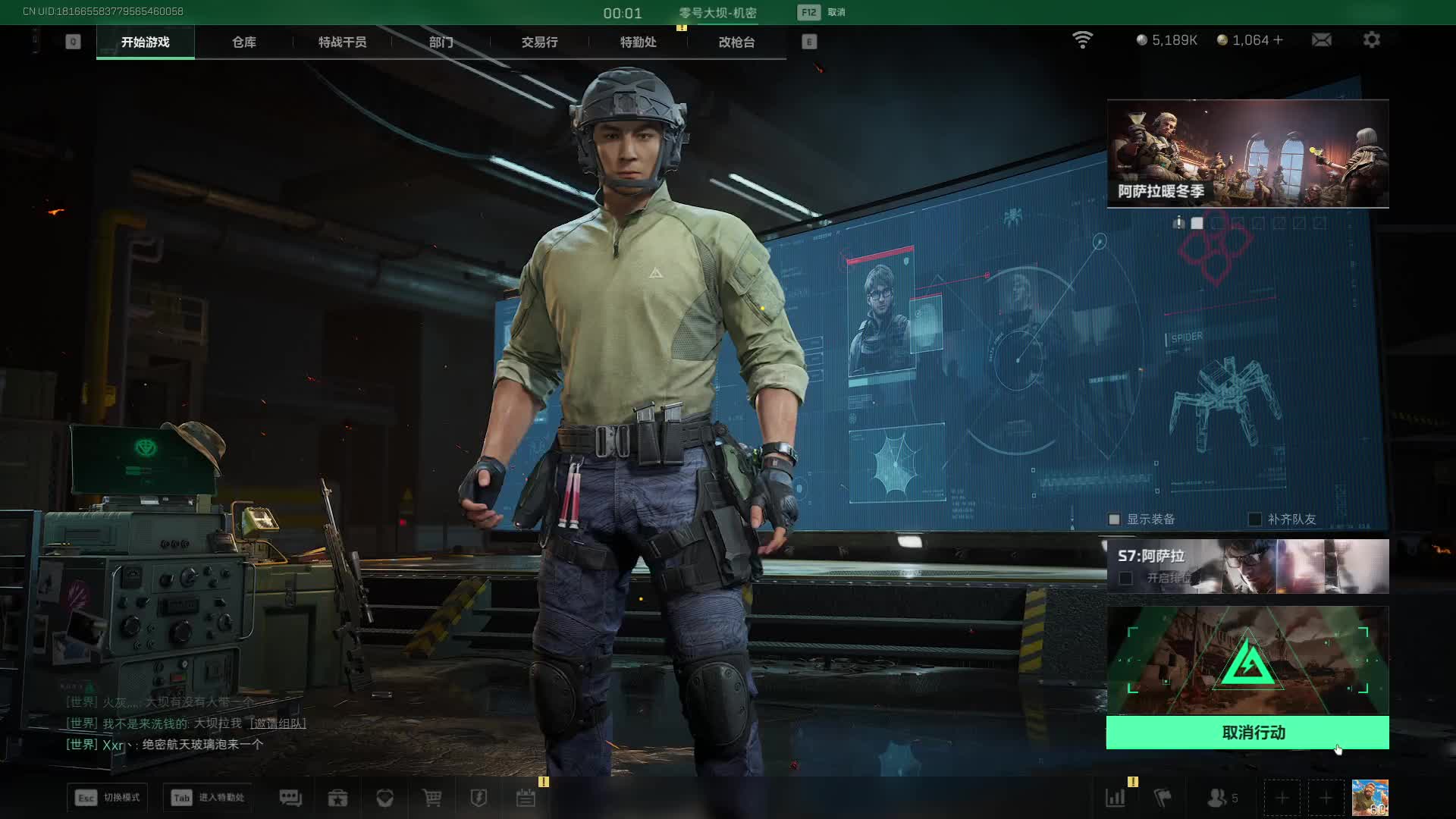Switch to the 改枪台 tab

point(736,42)
